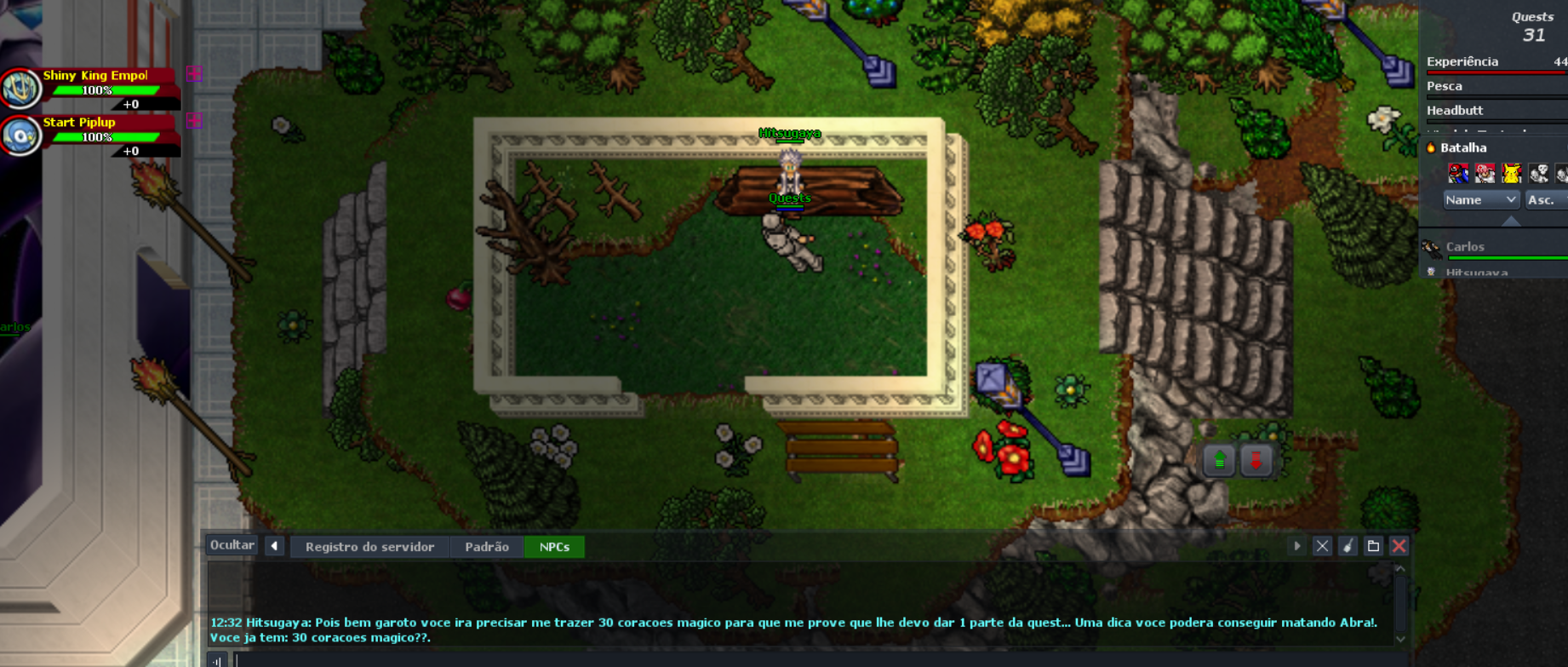Image resolution: width=1568 pixels, height=667 pixels.
Task: Click the pink plus beside Shiny King Empoleon
Action: [194, 74]
